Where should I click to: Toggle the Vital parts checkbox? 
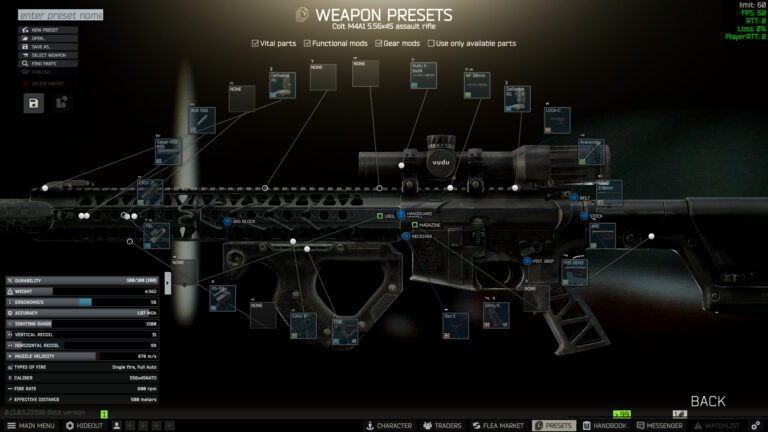coord(255,44)
